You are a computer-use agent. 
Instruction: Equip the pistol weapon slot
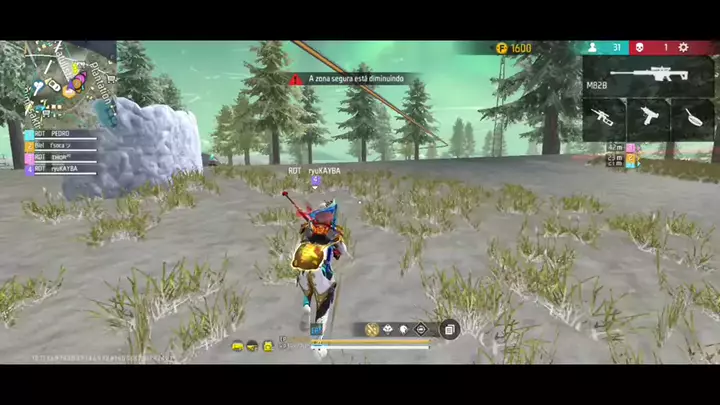tap(650, 118)
